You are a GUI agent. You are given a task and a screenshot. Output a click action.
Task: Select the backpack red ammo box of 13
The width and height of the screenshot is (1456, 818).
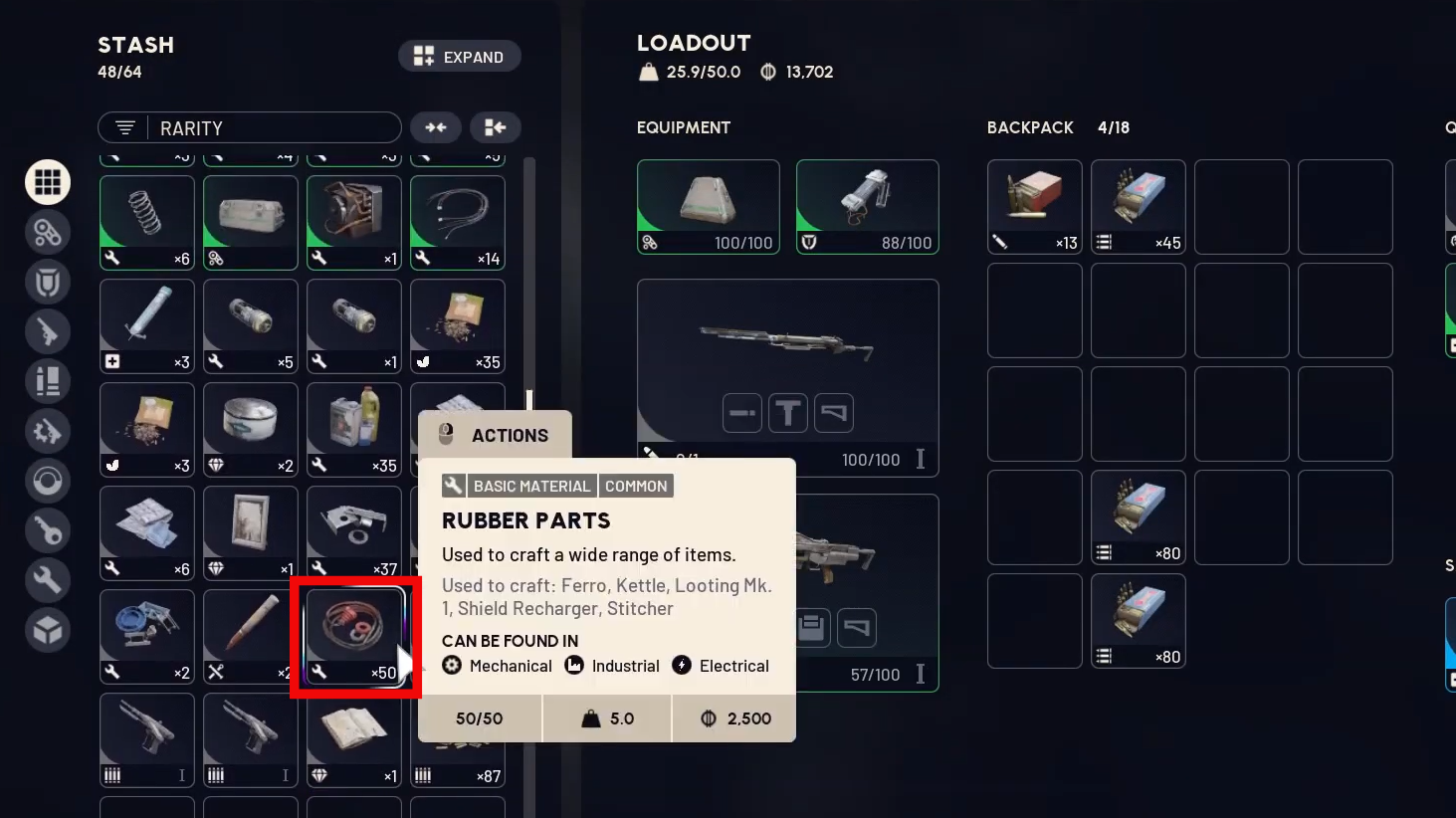(x=1034, y=206)
